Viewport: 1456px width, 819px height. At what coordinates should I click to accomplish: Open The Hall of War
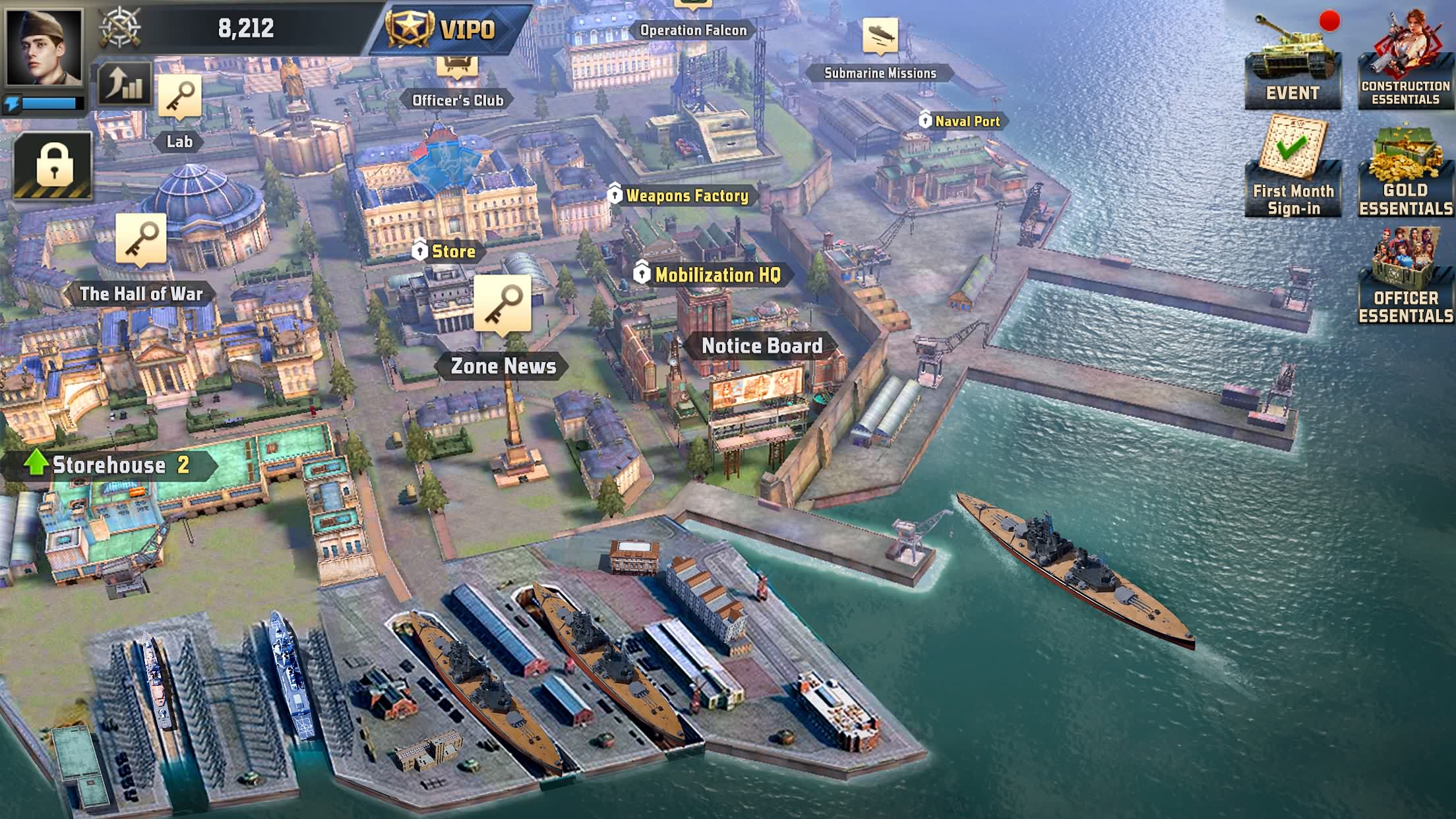[140, 293]
